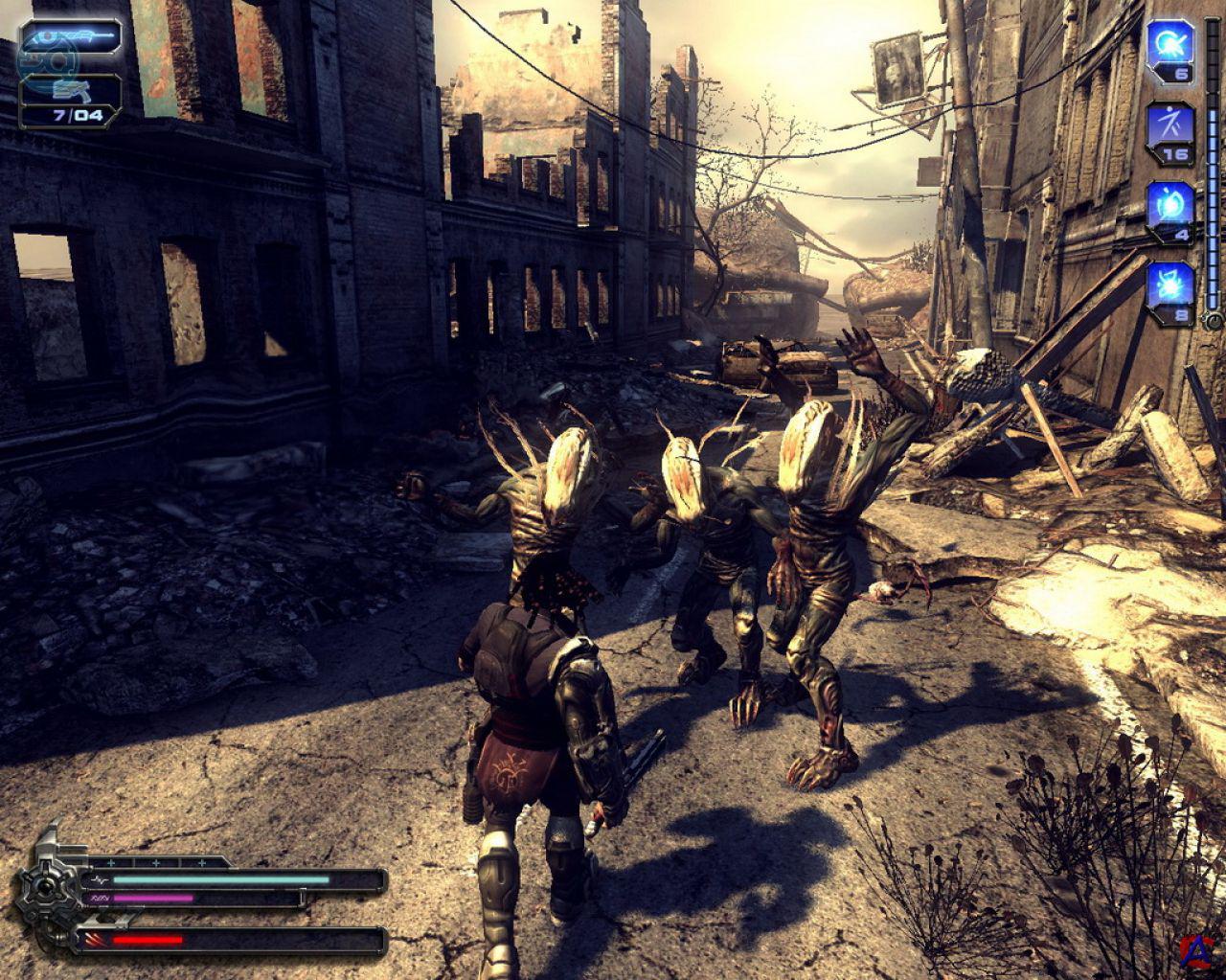Activate the running figure ability showing 16
1226x980 pixels.
(x=1171, y=125)
